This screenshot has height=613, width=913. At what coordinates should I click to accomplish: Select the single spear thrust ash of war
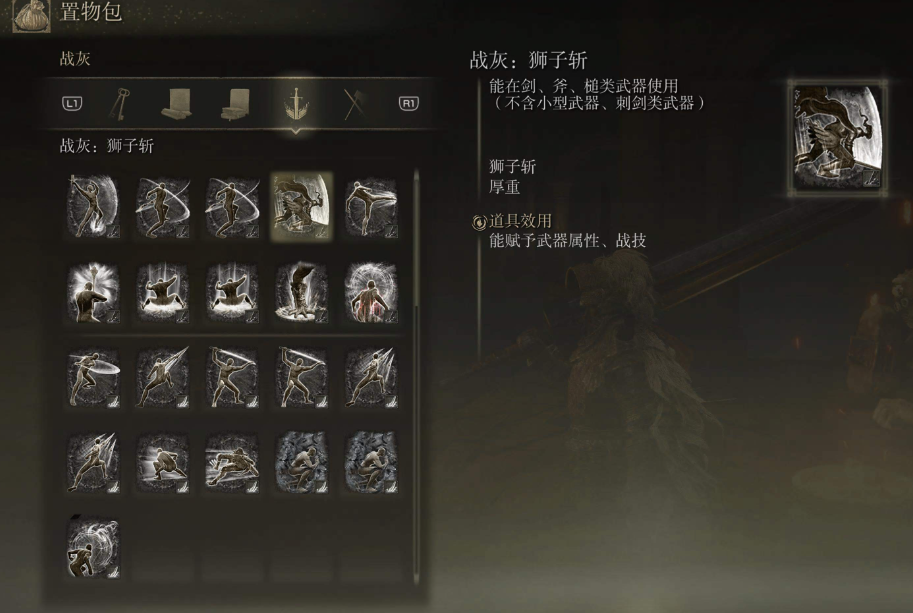coord(162,375)
